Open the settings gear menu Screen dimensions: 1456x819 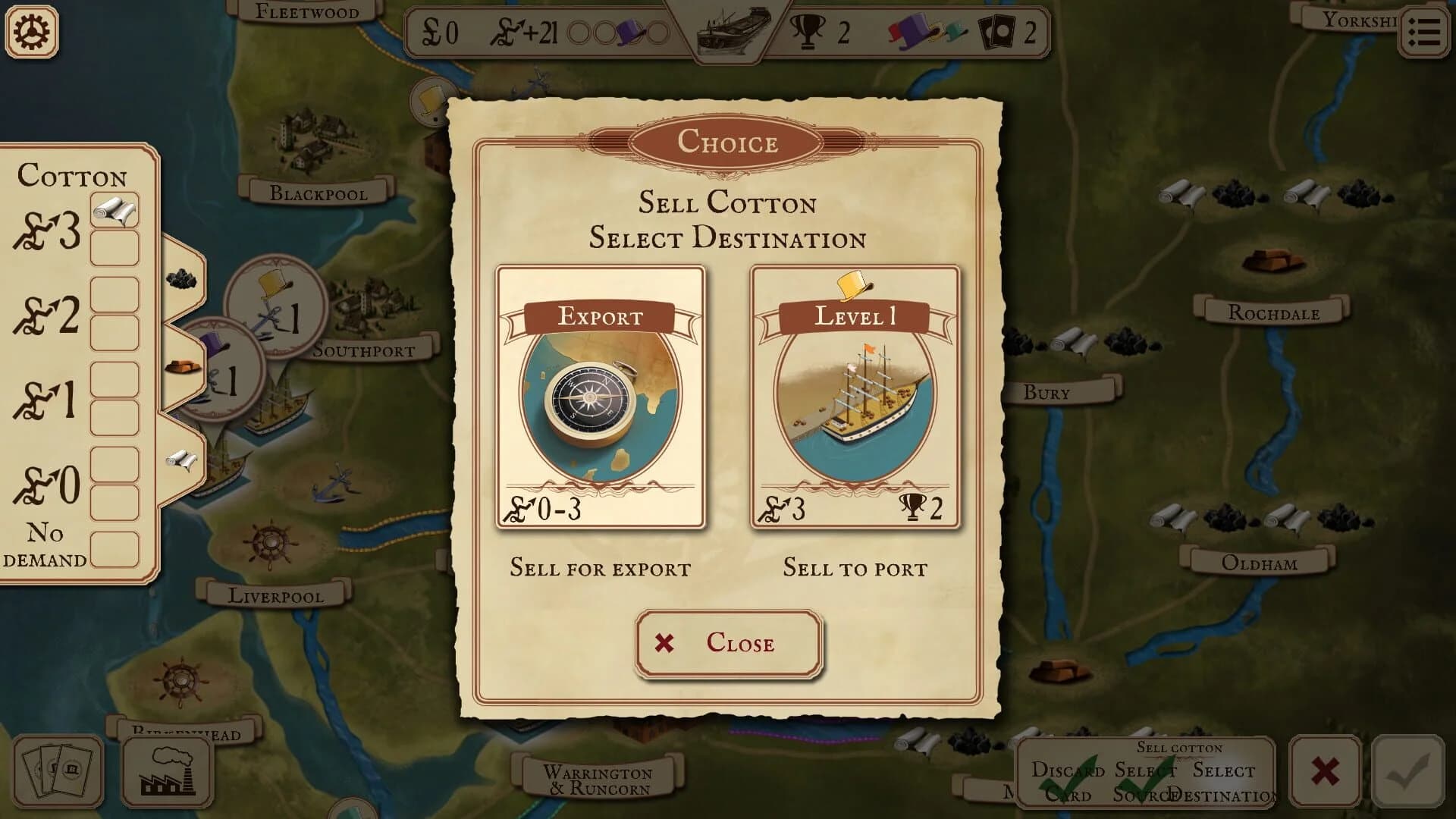[32, 32]
